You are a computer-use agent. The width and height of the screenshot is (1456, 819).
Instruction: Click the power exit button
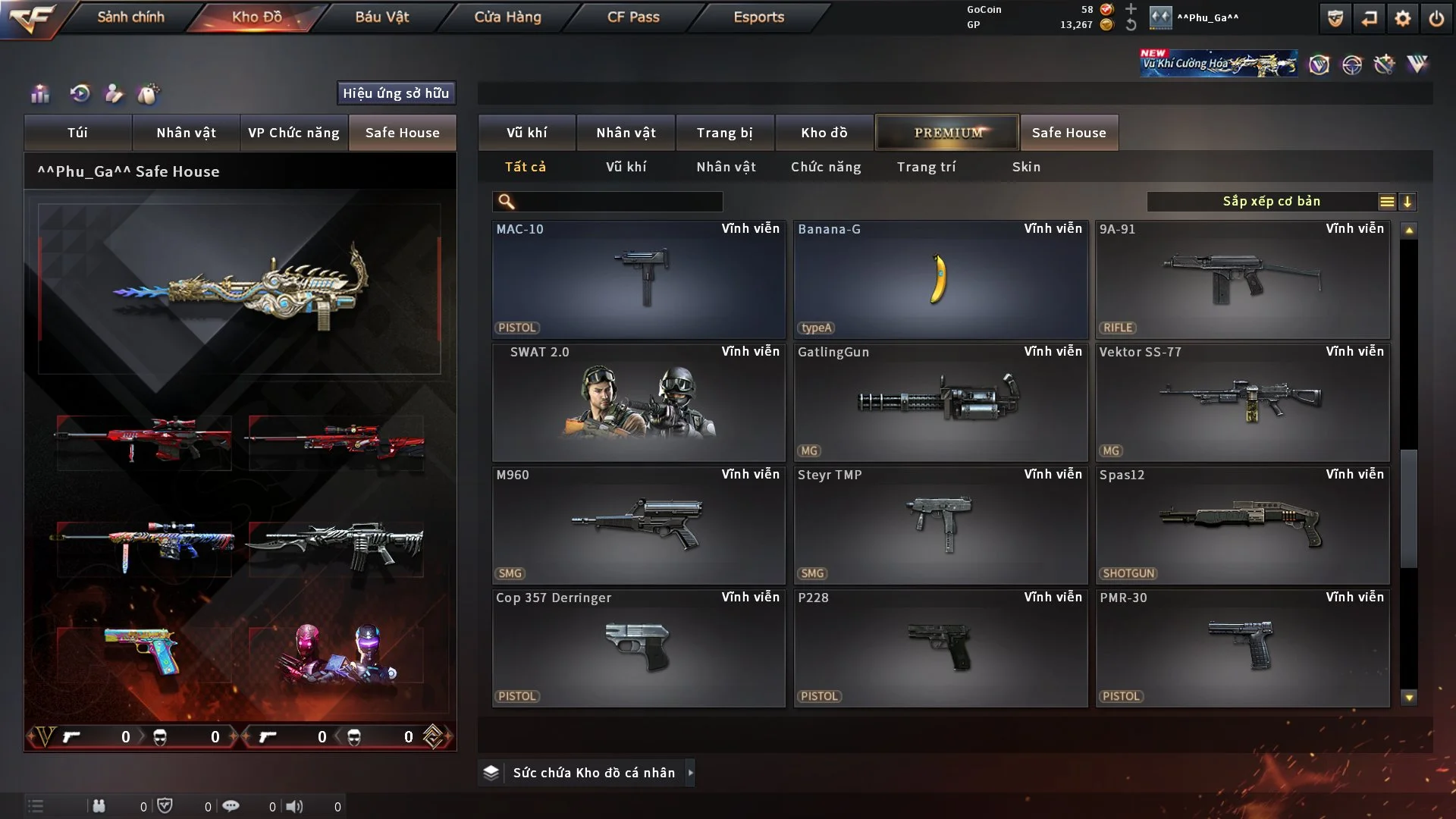click(x=1436, y=18)
